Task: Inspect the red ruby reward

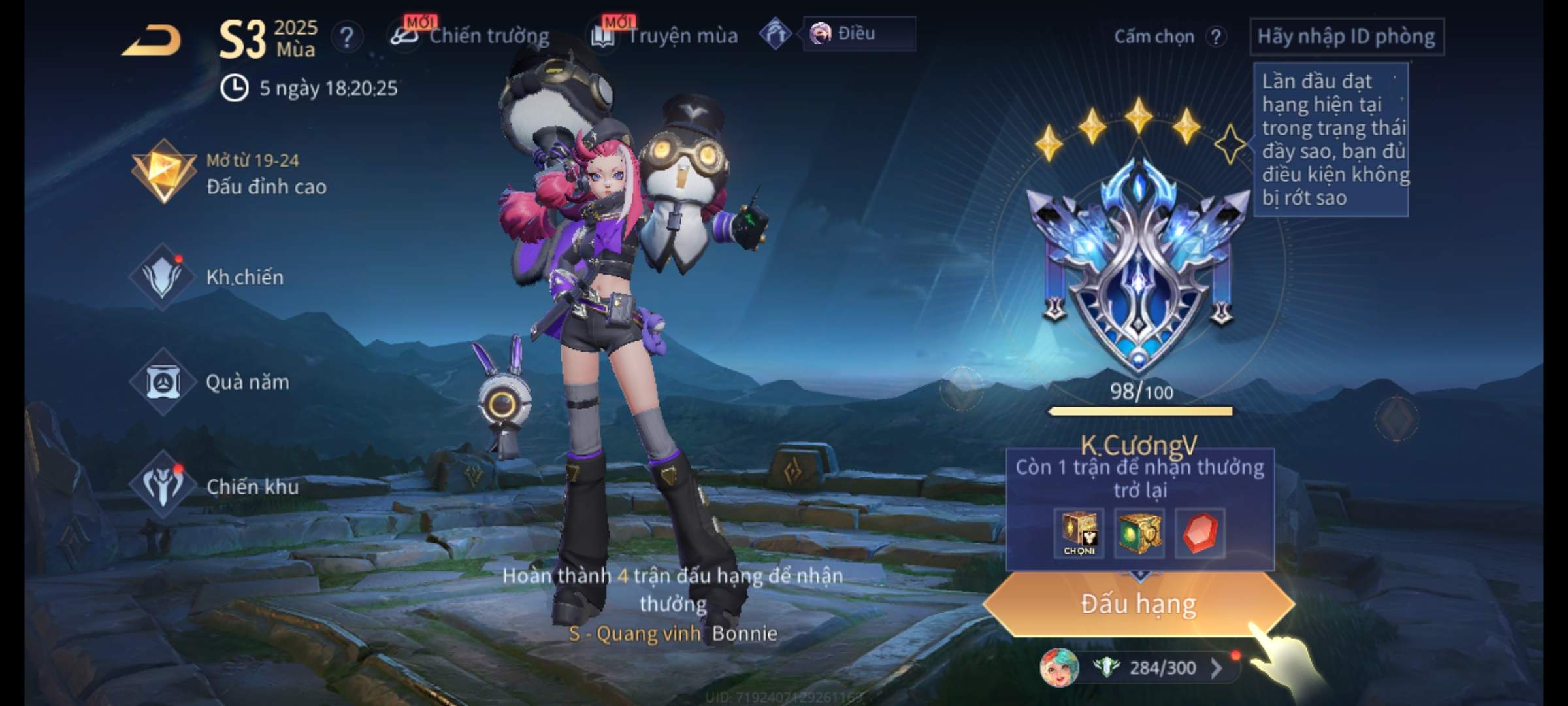Action: [1200, 533]
